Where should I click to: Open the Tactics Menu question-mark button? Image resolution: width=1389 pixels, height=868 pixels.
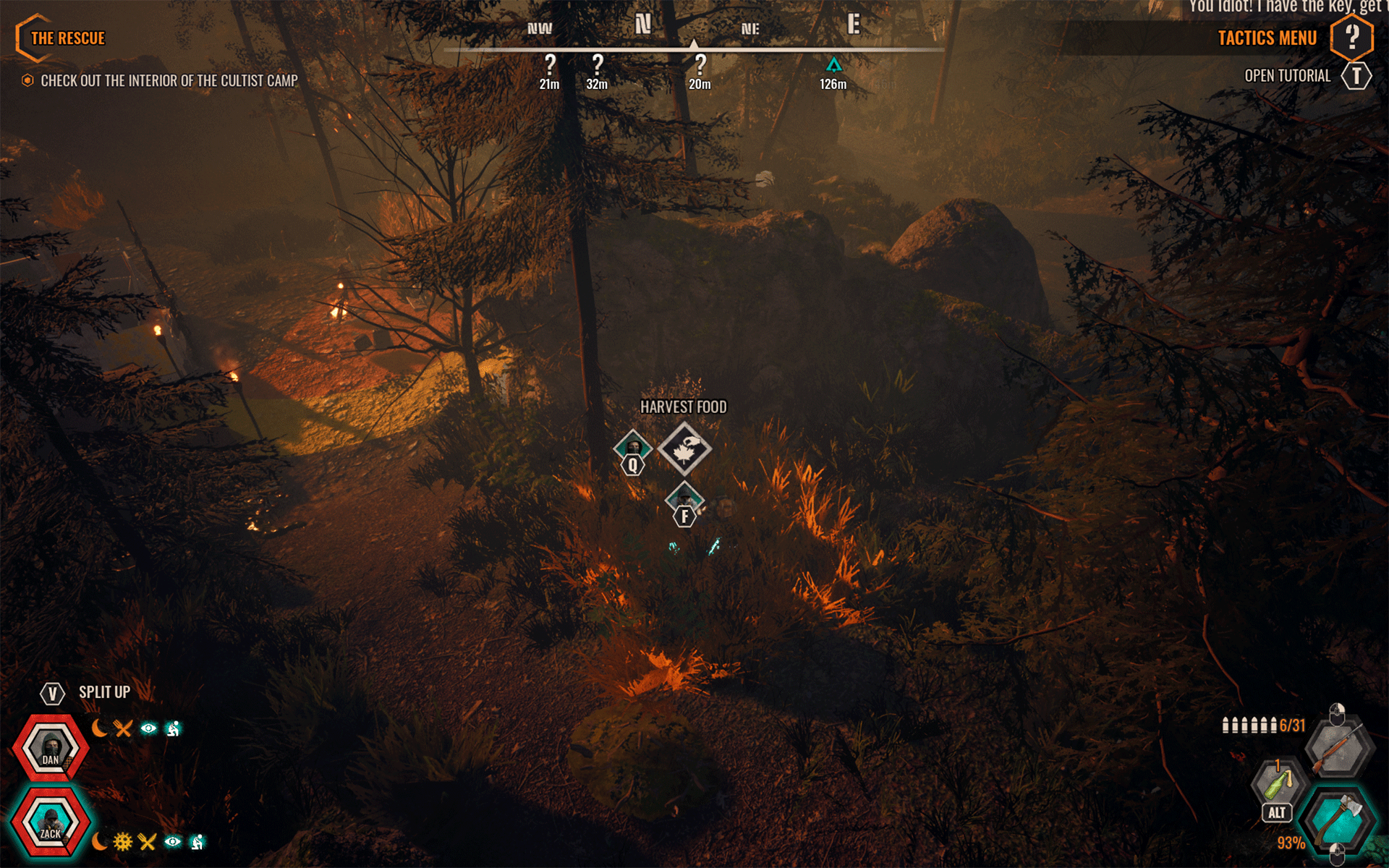pos(1351,37)
